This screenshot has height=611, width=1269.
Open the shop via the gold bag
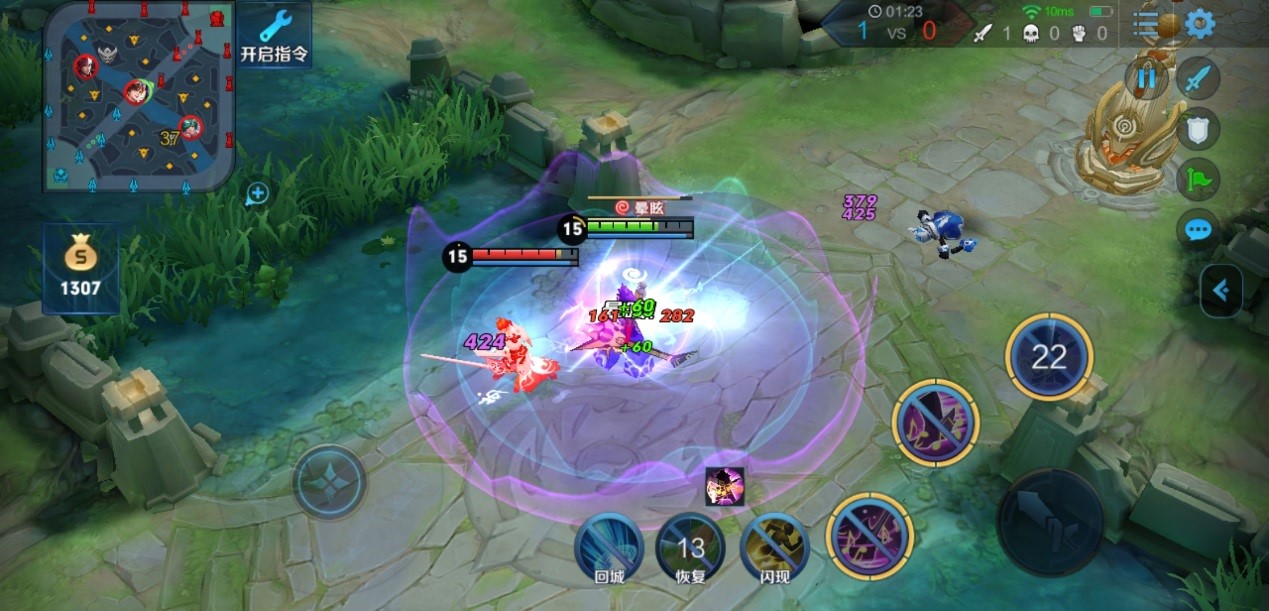click(x=80, y=269)
